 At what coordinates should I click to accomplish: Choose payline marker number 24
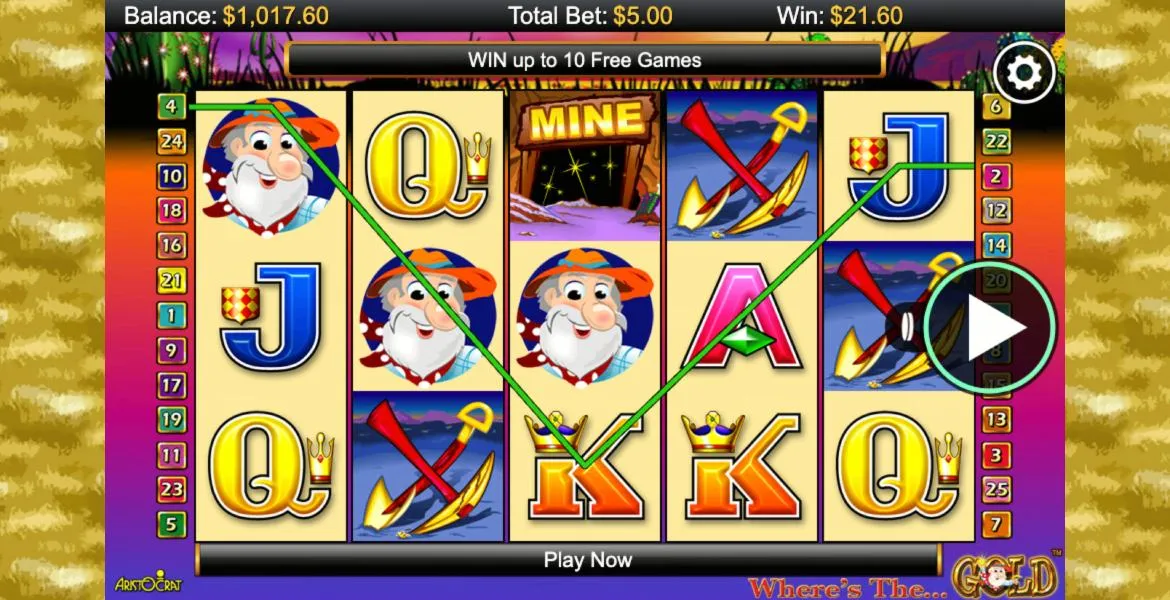[171, 141]
